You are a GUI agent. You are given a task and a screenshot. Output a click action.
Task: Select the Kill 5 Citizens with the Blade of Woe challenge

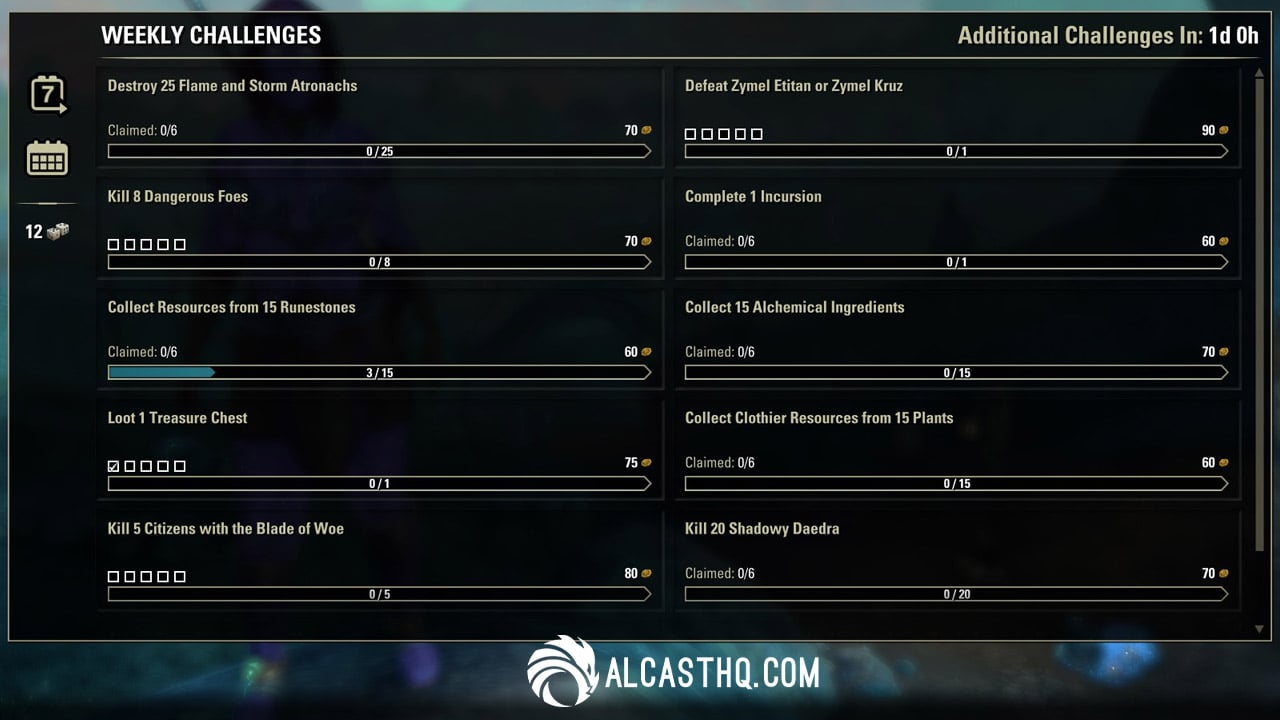[381, 560]
